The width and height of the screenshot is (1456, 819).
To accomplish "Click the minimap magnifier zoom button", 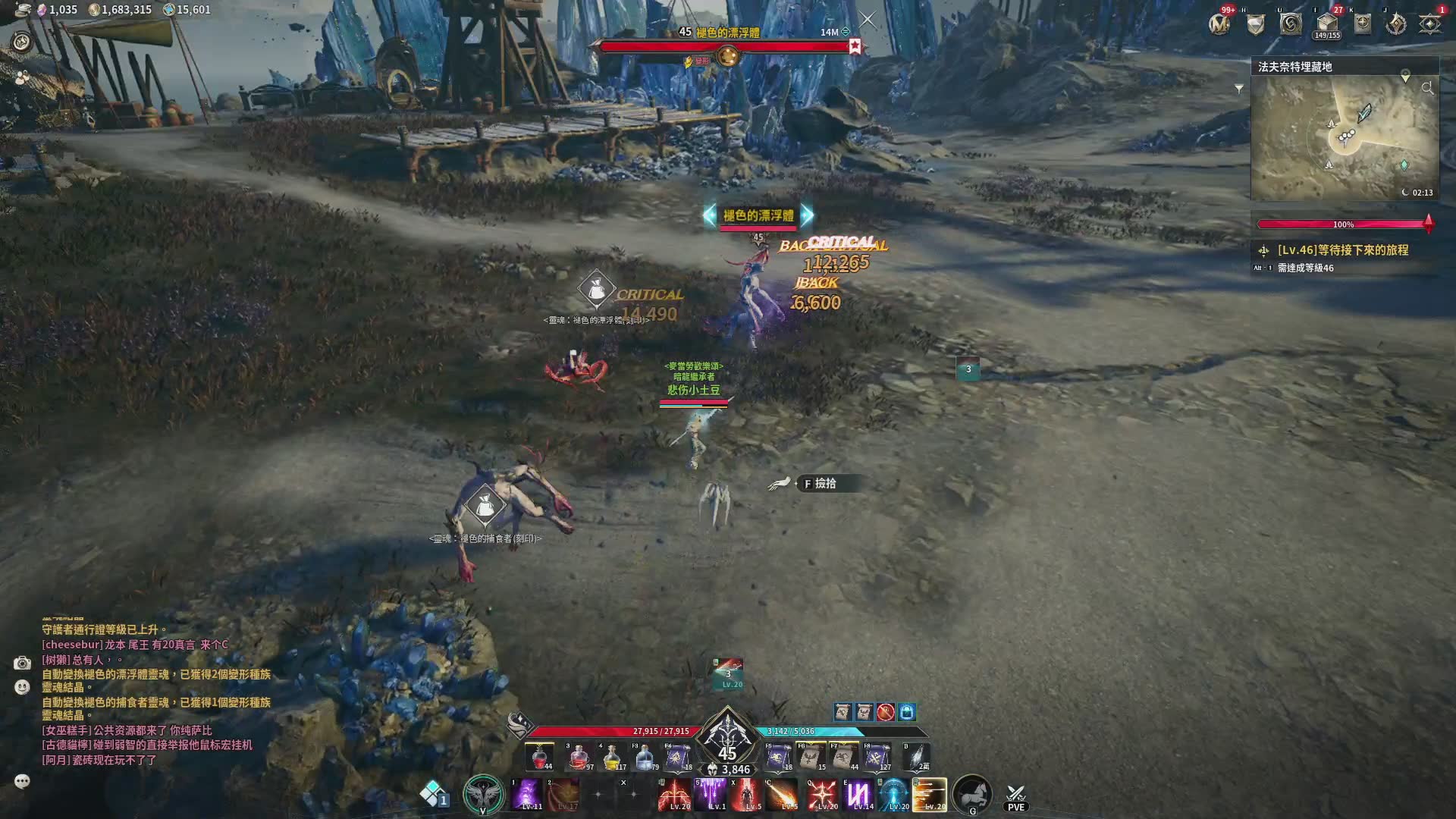I will tap(1427, 89).
